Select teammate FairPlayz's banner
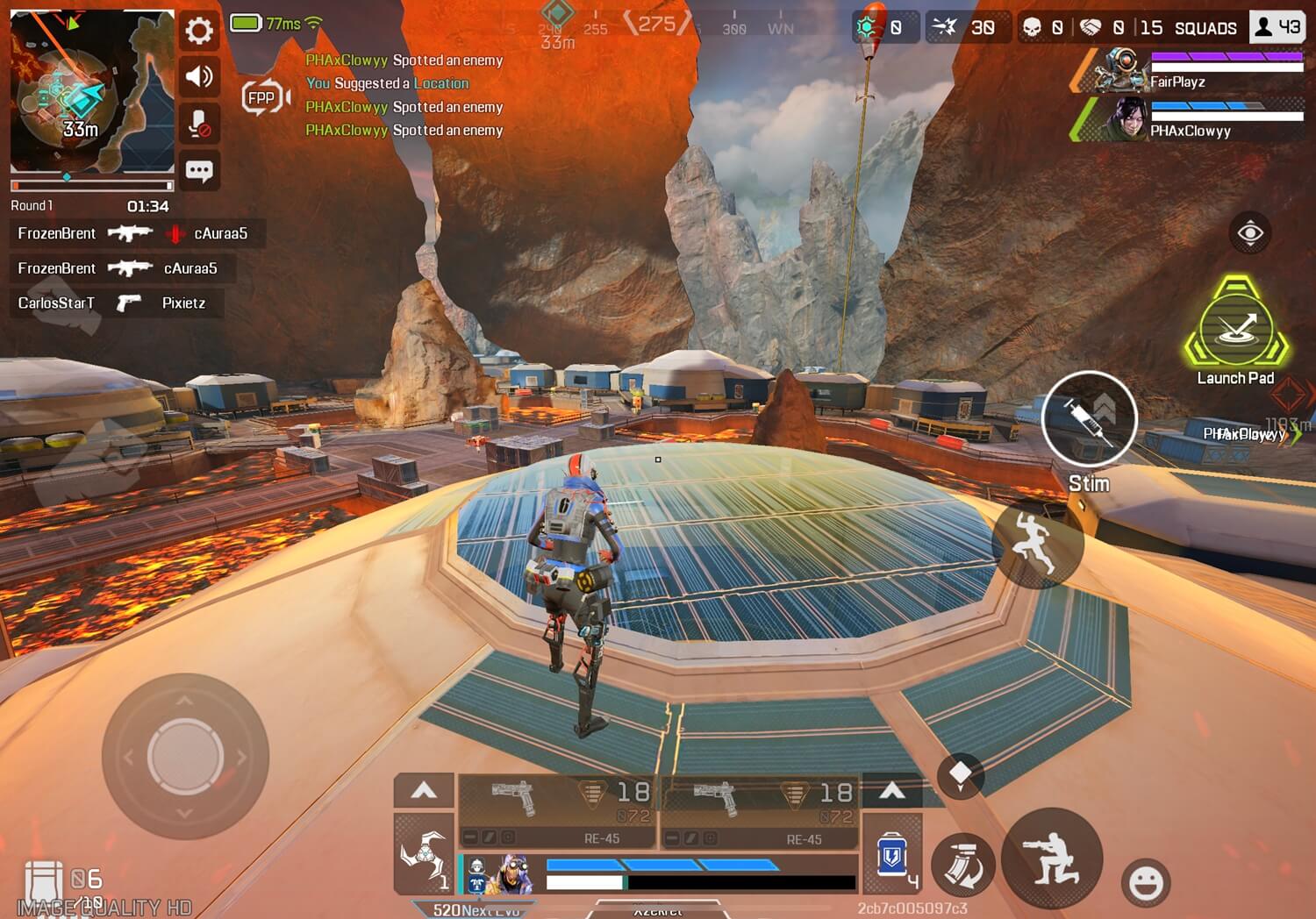This screenshot has height=919, width=1316. (1189, 71)
